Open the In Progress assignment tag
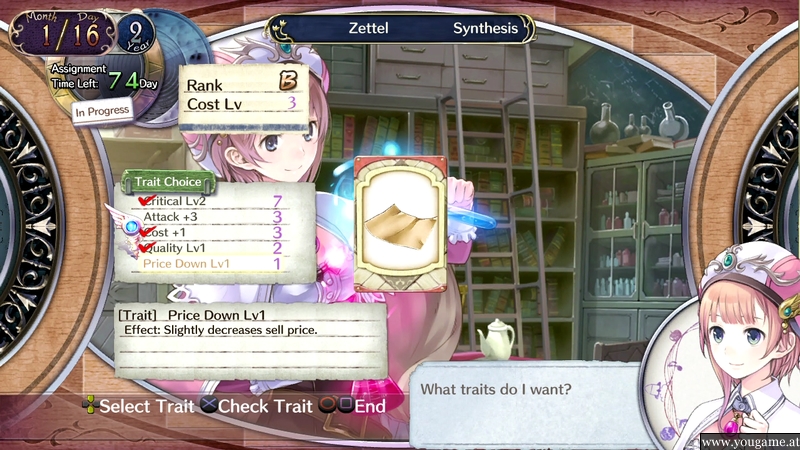This screenshot has height=450, width=800. pos(103,110)
